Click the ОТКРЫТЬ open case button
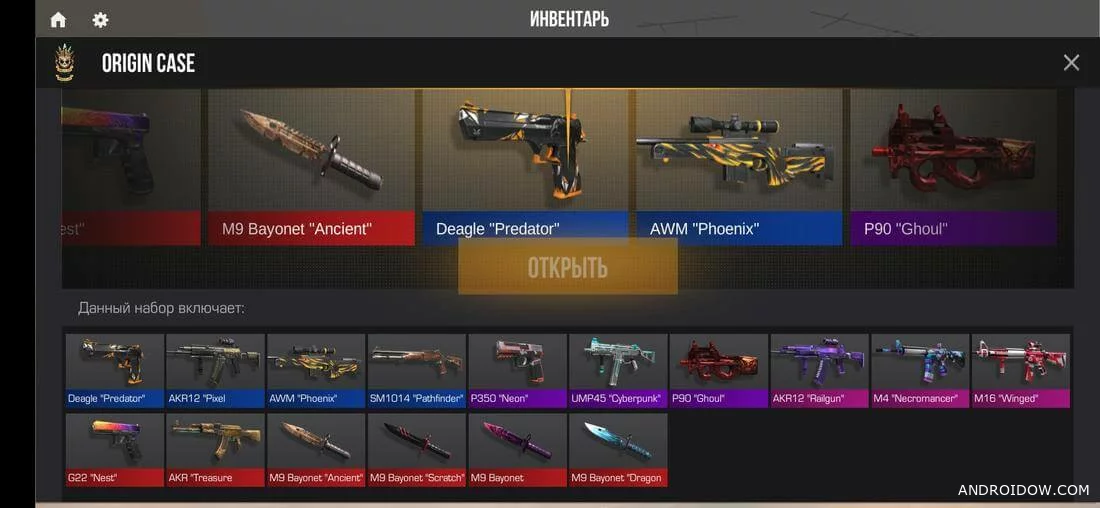Image resolution: width=1100 pixels, height=508 pixels. 567,267
